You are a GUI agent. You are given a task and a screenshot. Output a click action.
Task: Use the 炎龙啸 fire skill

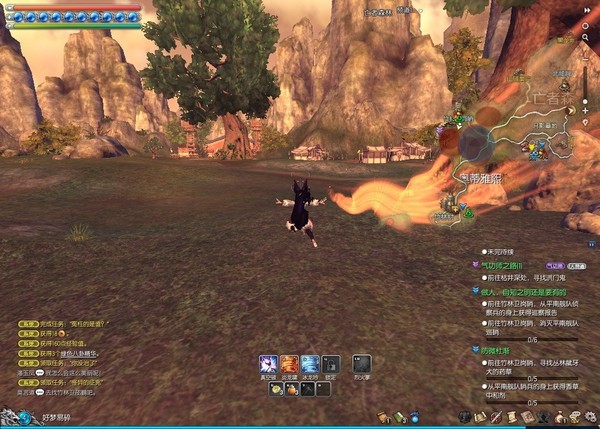(289, 364)
